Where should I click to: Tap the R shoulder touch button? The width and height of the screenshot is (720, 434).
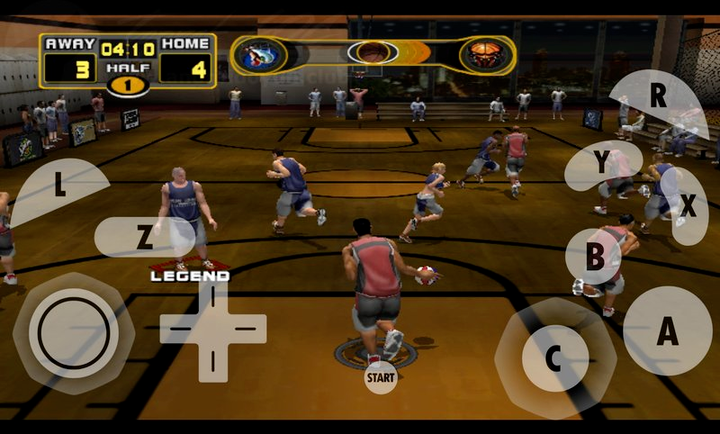coord(659,98)
